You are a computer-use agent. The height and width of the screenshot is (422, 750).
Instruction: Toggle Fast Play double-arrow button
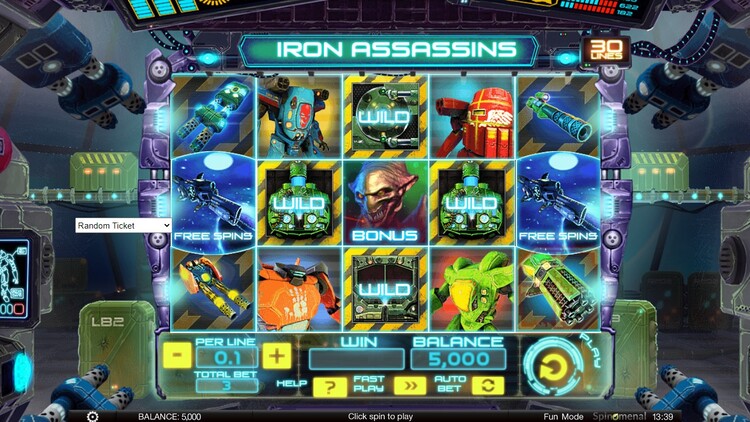408,387
